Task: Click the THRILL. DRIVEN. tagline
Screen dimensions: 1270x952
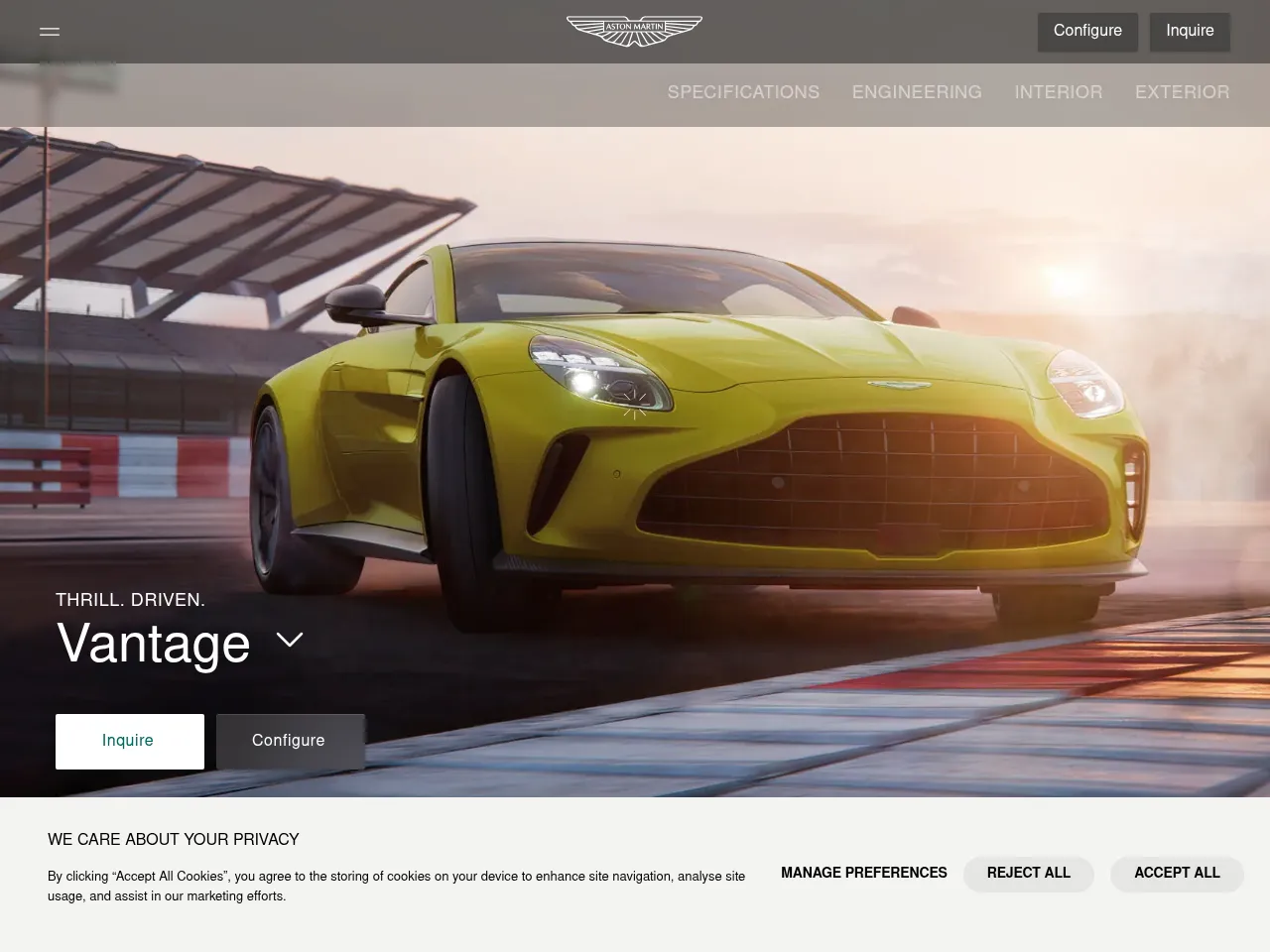Action: [130, 600]
